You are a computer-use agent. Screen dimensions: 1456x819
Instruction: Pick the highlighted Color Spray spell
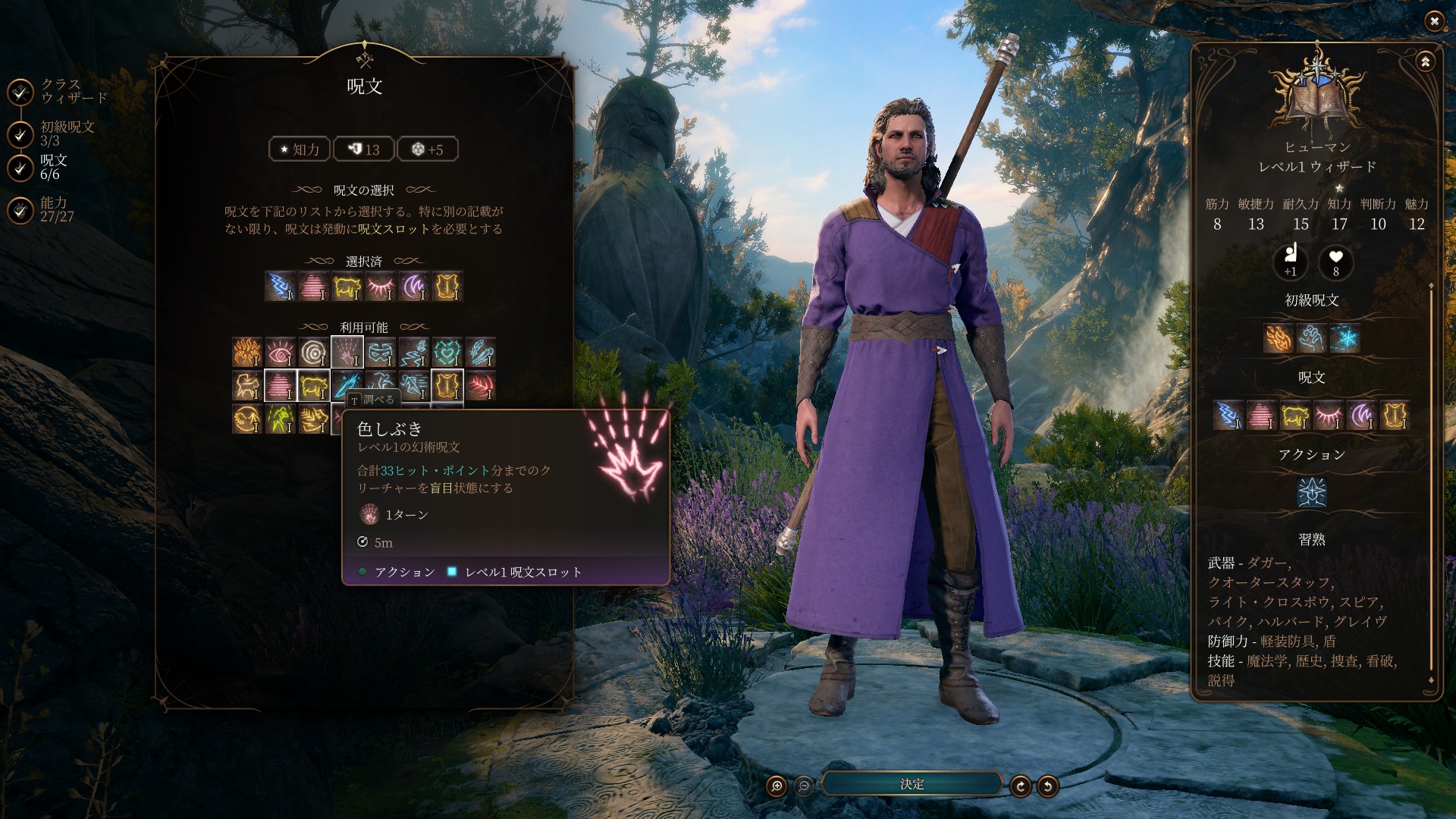(x=347, y=352)
